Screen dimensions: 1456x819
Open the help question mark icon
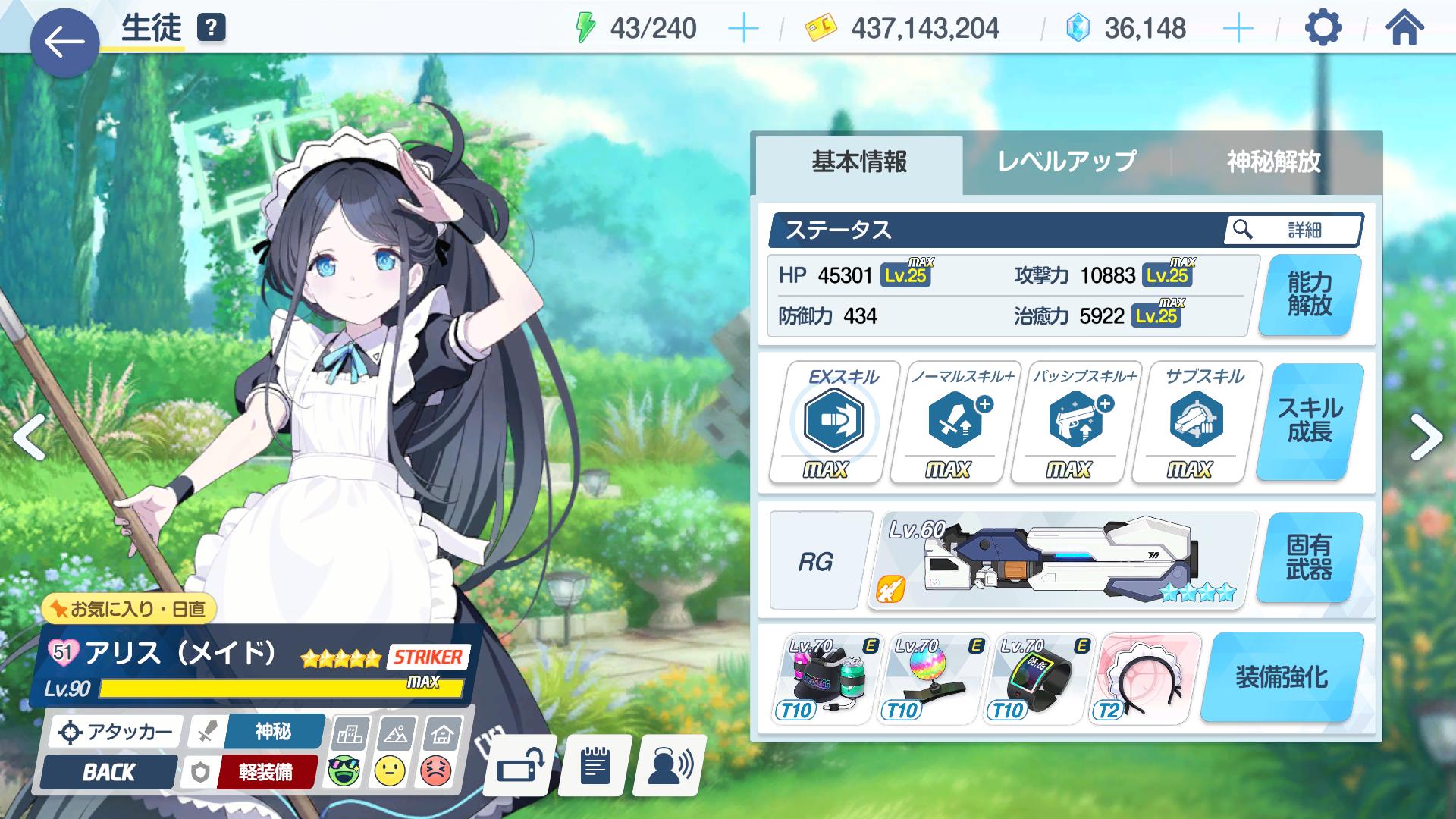pos(212,28)
